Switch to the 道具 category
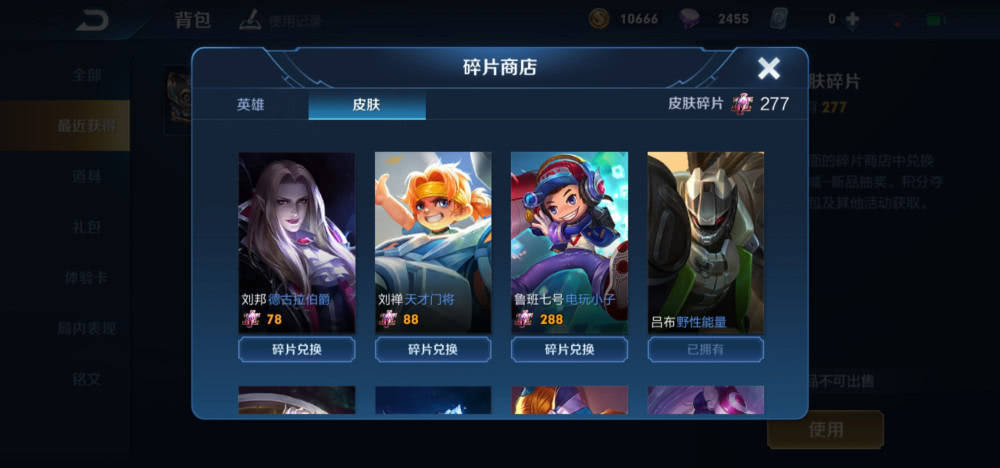 (x=87, y=176)
